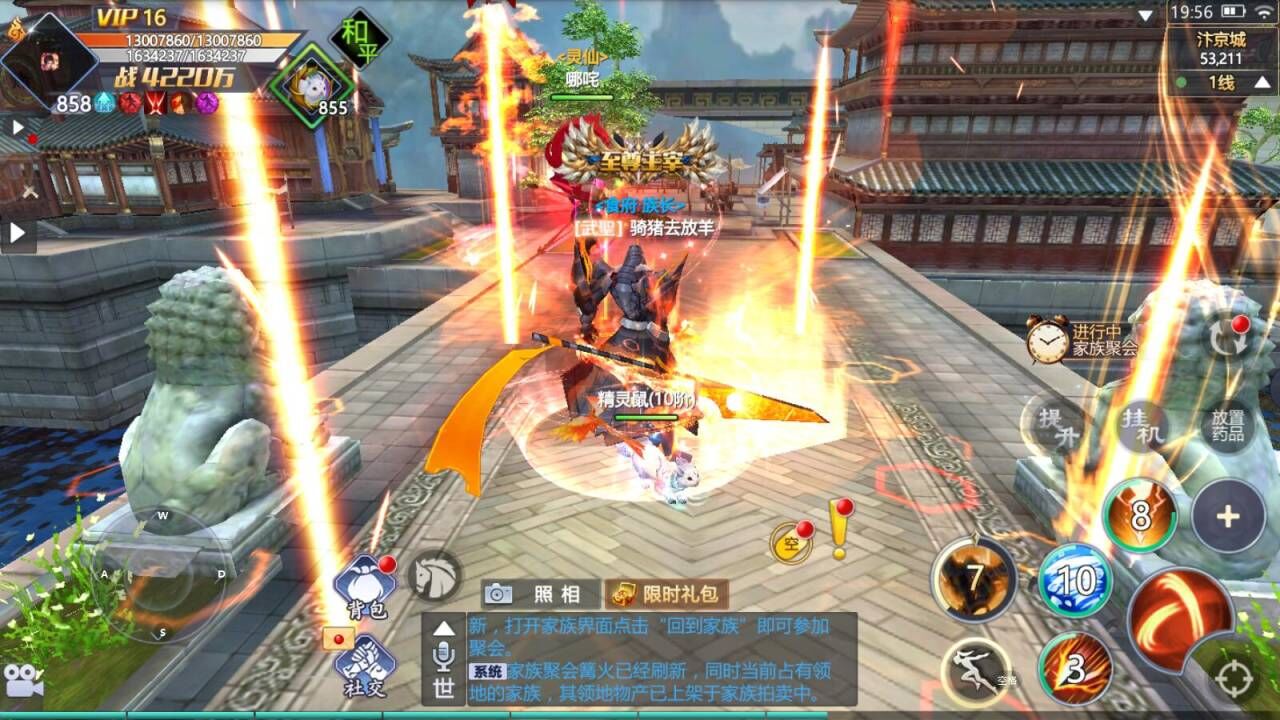Select the 放置药品 potion slot
Screen dimensions: 1280x720
[1228, 427]
